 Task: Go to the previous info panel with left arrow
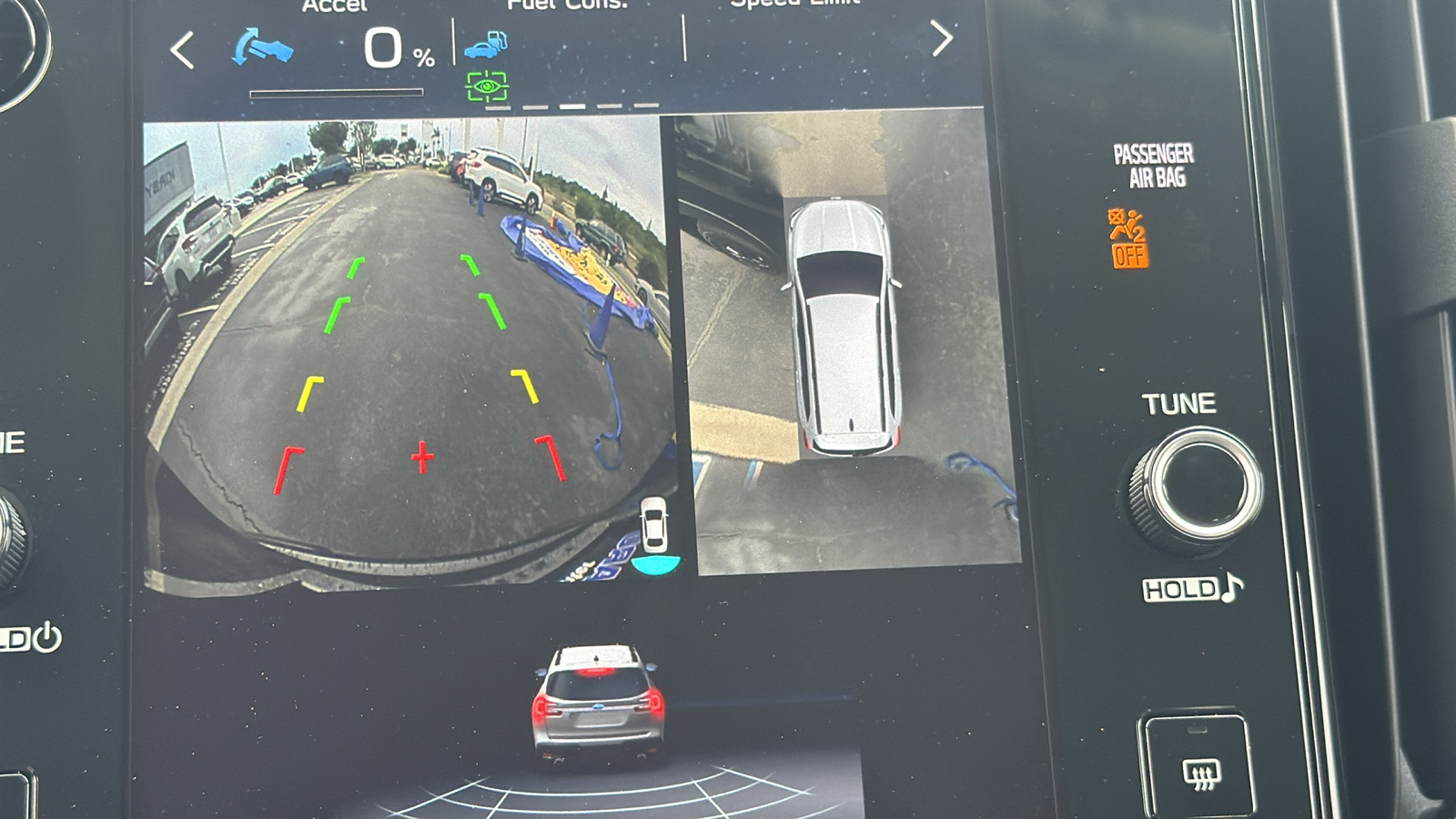(x=183, y=50)
